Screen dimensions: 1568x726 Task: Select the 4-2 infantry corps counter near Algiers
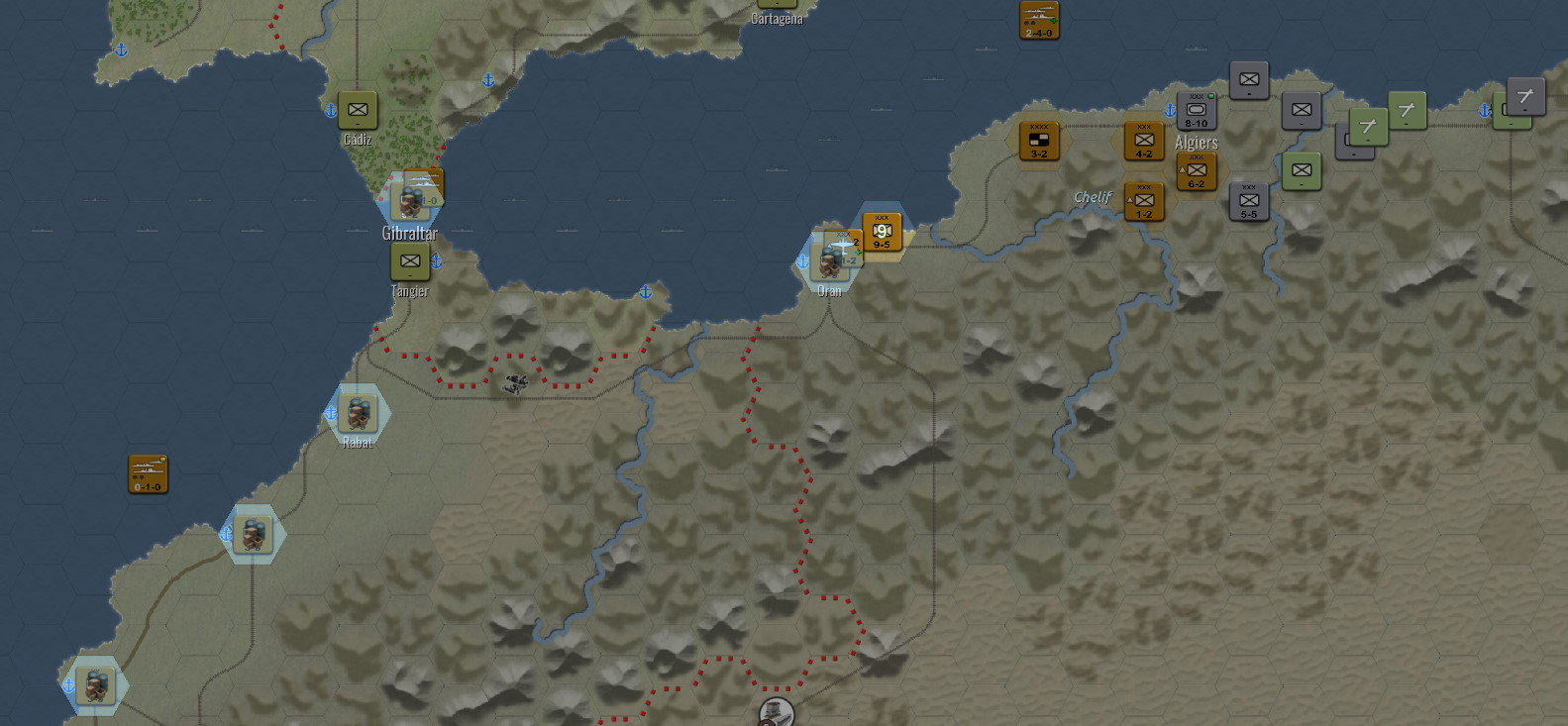(1144, 142)
